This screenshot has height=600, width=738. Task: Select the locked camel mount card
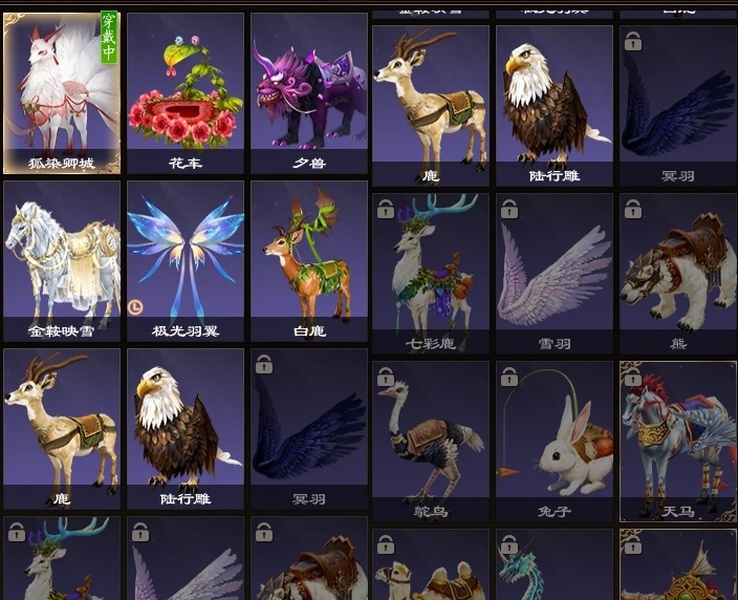[x=431, y=568]
